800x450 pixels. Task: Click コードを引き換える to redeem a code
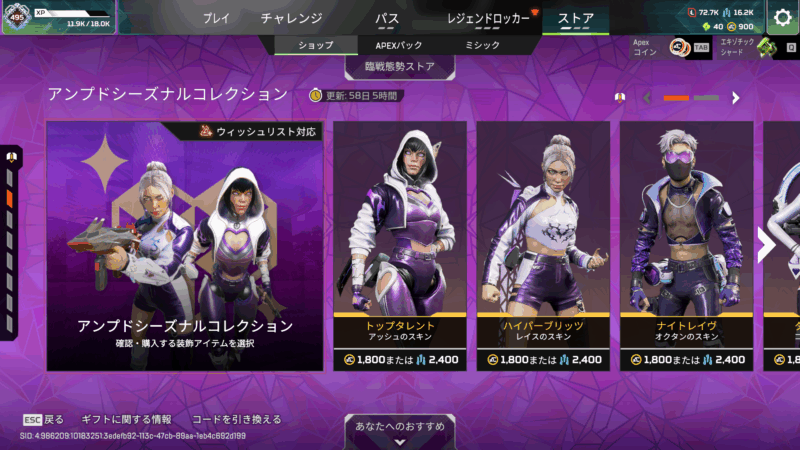(x=237, y=419)
